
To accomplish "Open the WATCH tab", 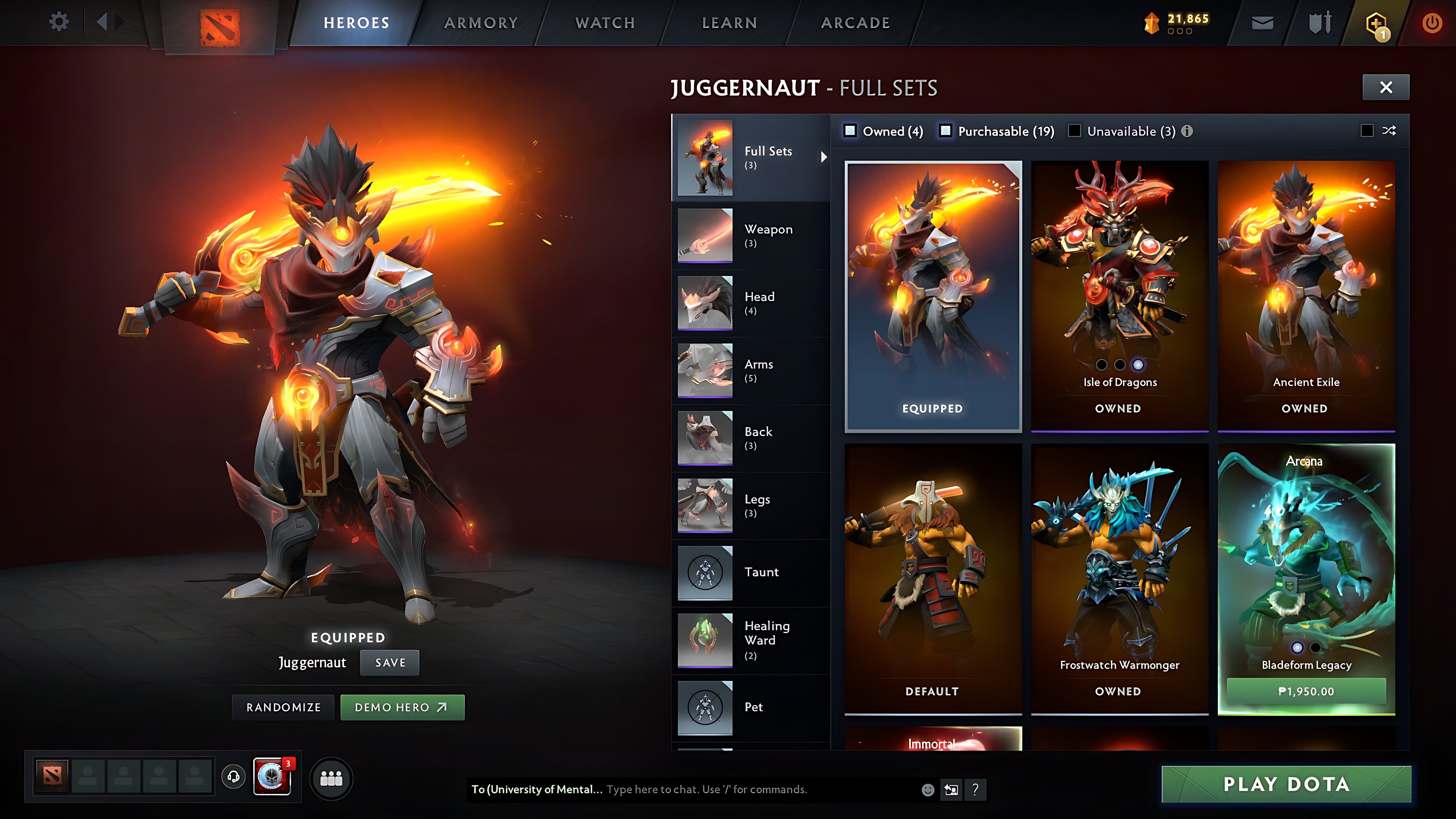I will coord(604,22).
